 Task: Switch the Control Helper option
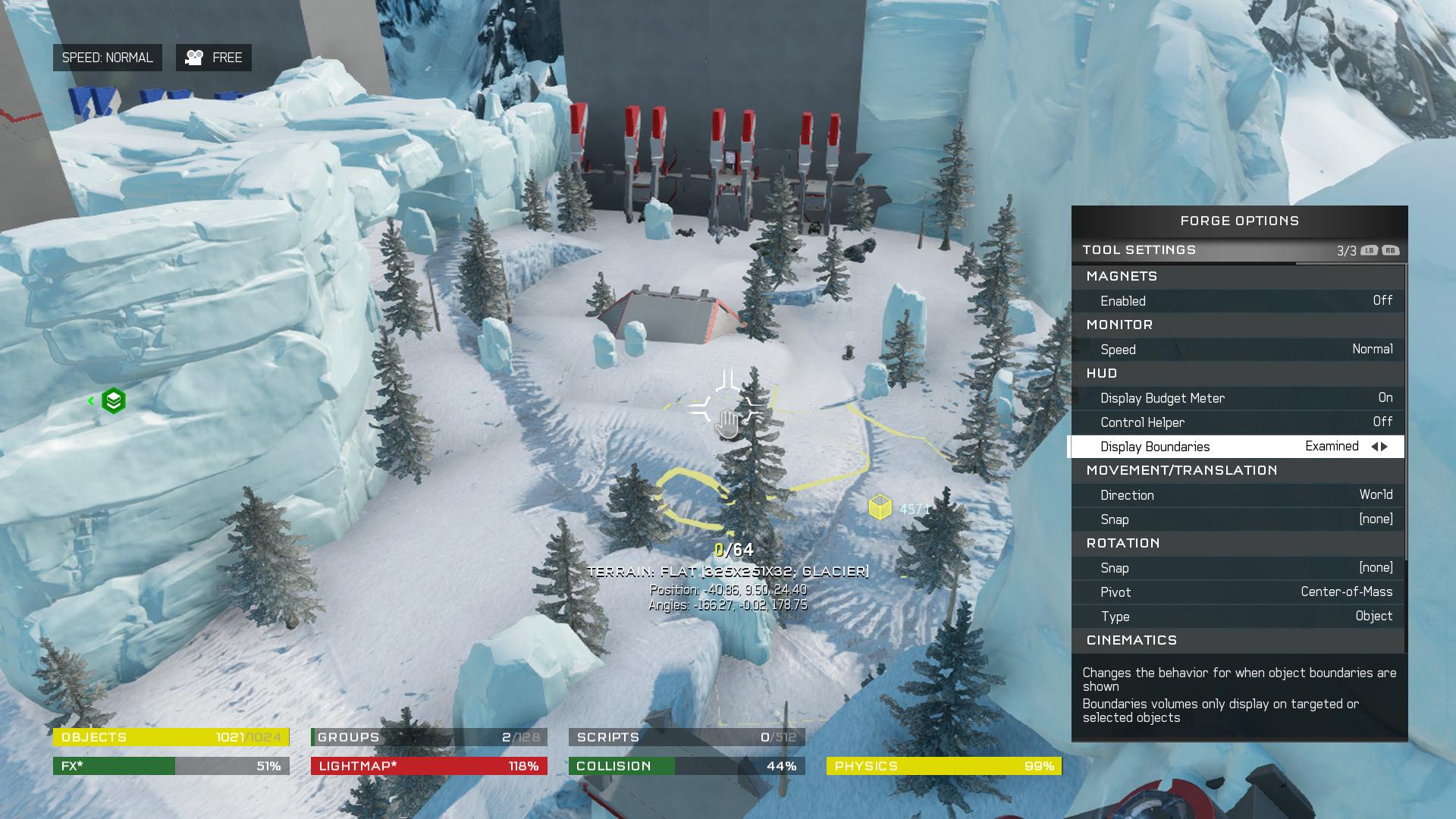click(x=1238, y=422)
